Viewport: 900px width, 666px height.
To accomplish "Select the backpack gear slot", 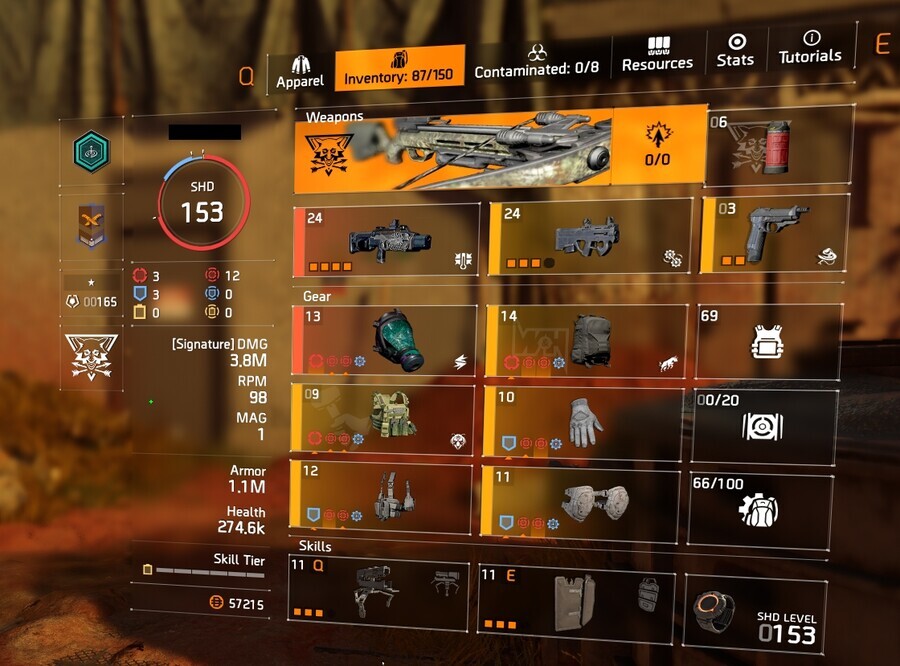I will pos(585,340).
